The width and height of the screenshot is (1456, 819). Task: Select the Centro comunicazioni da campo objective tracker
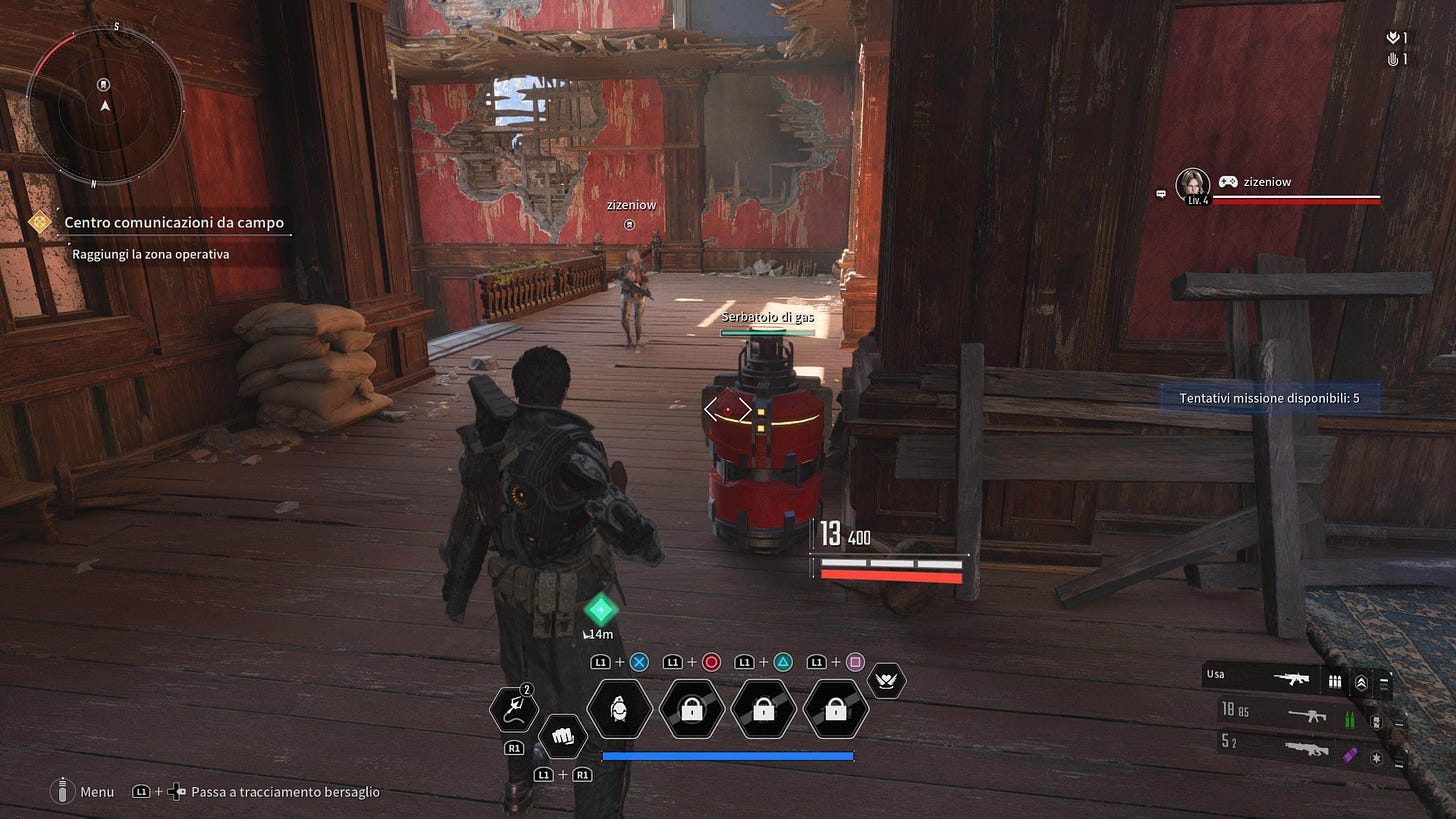[173, 223]
